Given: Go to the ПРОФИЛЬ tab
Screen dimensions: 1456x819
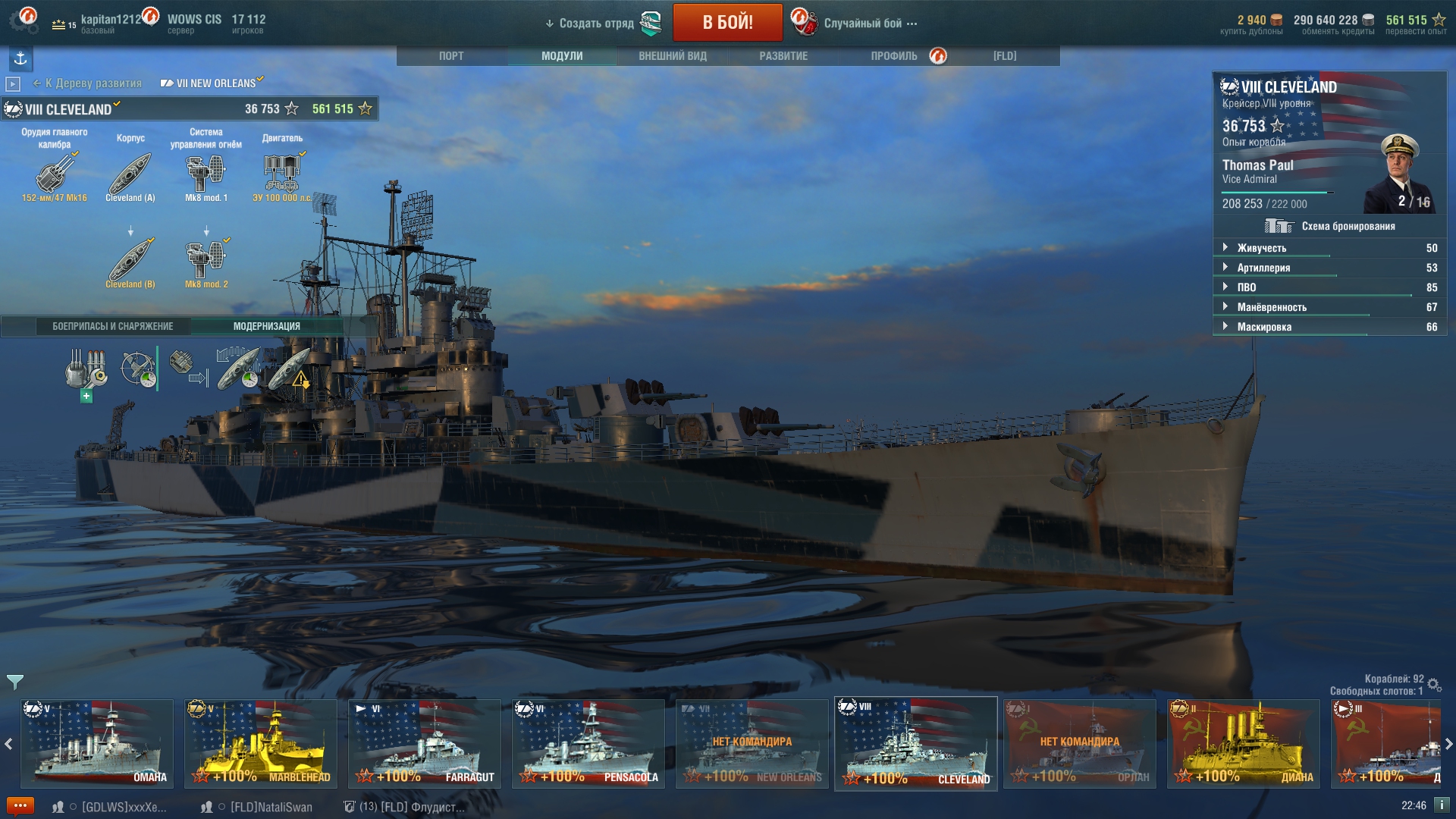Looking at the screenshot, I should 894,56.
